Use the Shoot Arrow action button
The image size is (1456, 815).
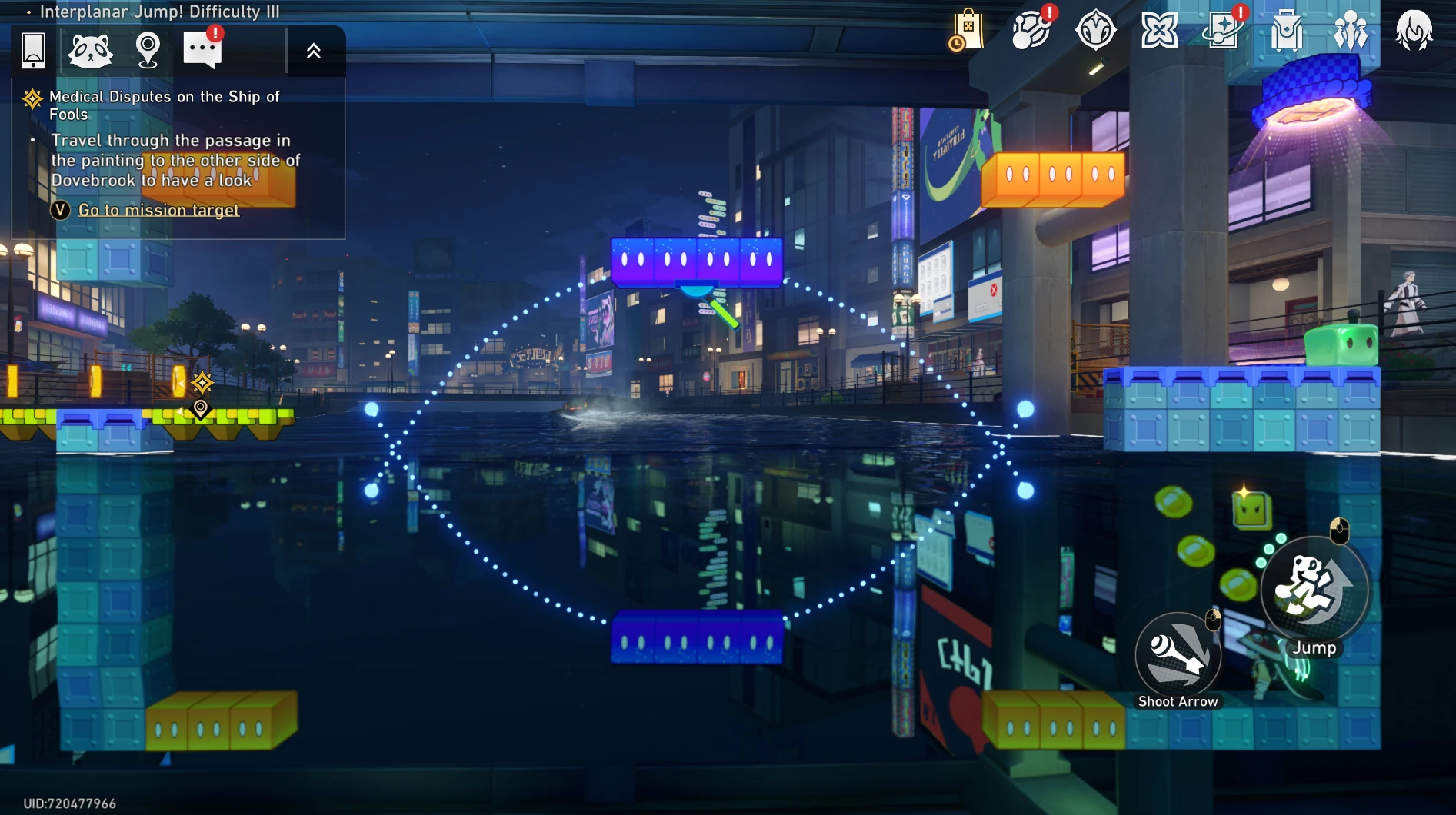[x=1178, y=655]
